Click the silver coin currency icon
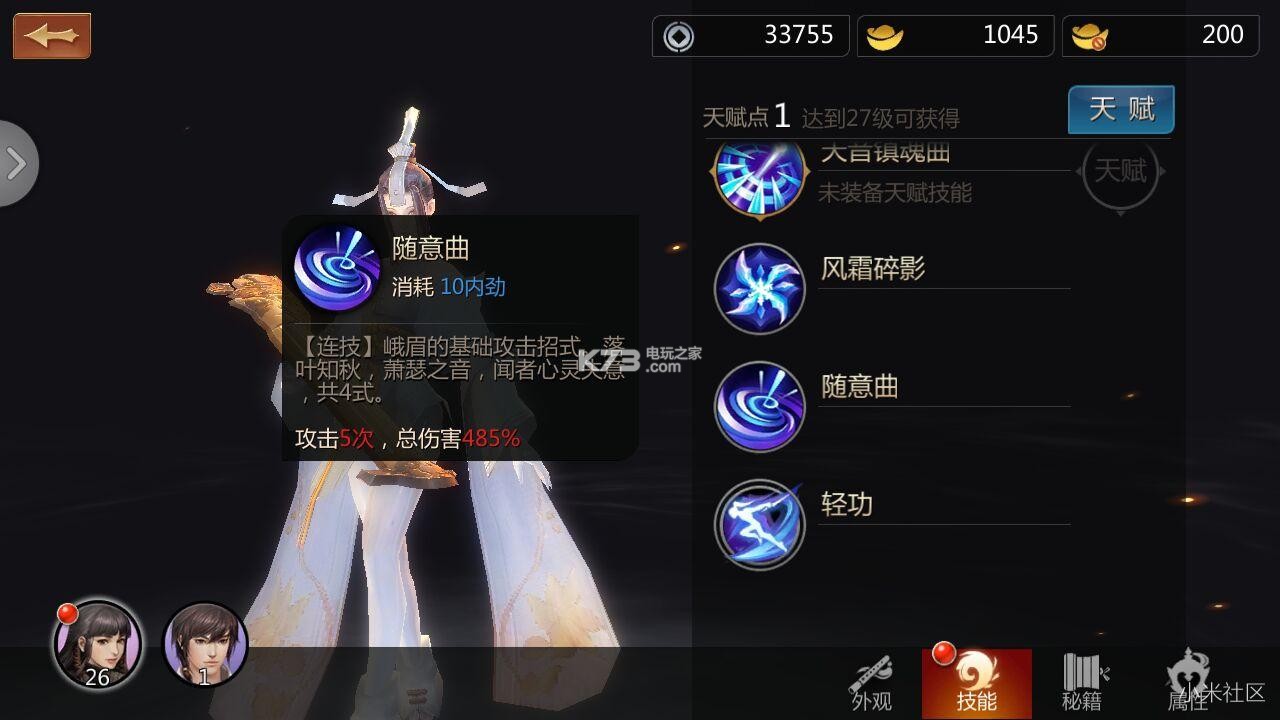The image size is (1280, 720). pos(679,35)
